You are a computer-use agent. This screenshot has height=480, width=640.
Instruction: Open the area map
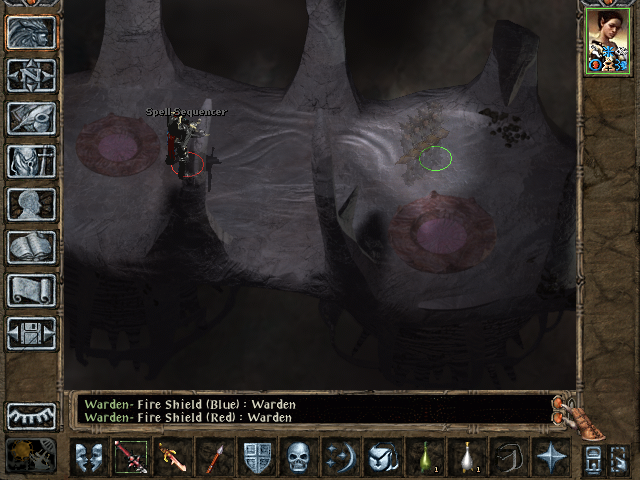coord(31,75)
